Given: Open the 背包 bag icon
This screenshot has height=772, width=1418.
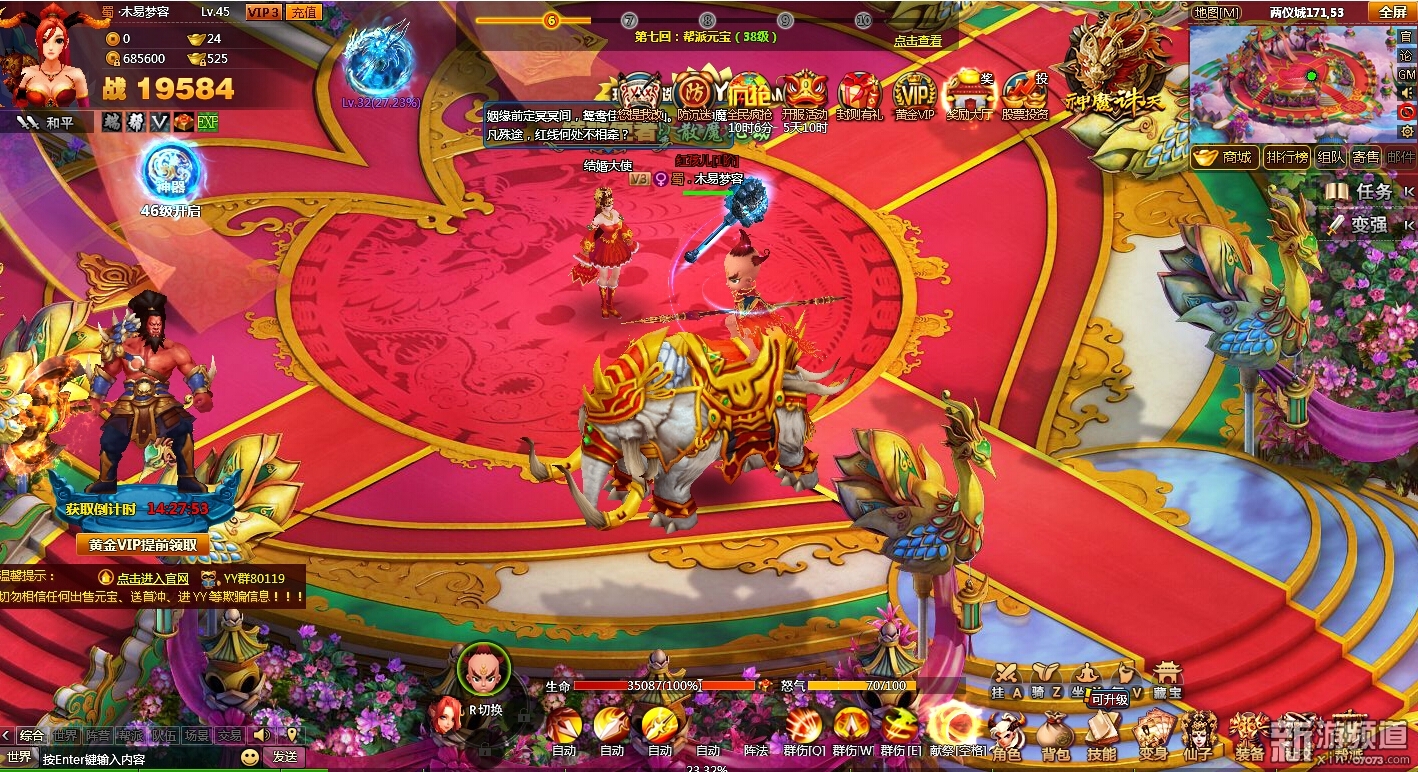Looking at the screenshot, I should [1054, 737].
